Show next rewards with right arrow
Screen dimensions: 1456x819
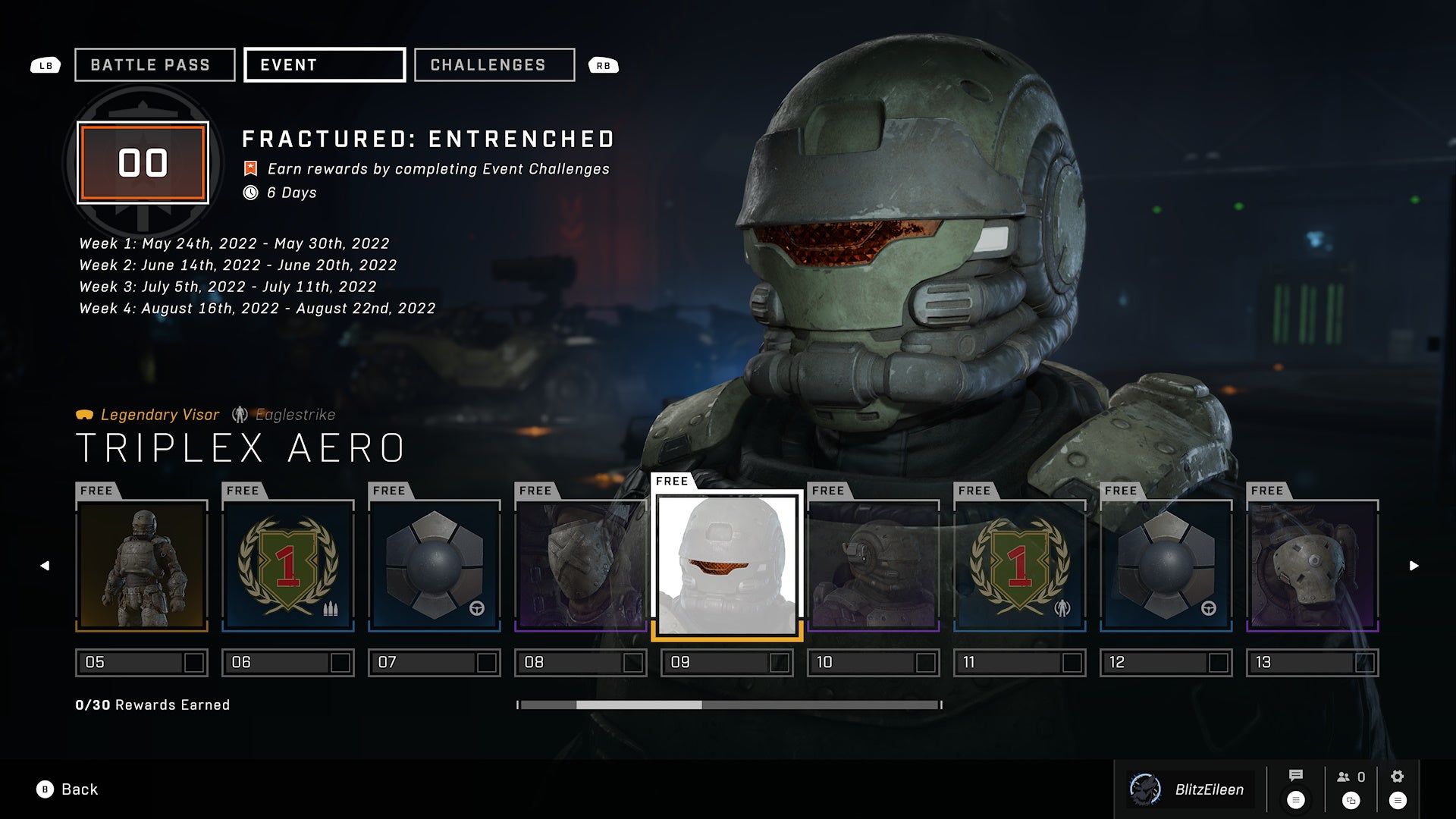pos(1414,566)
